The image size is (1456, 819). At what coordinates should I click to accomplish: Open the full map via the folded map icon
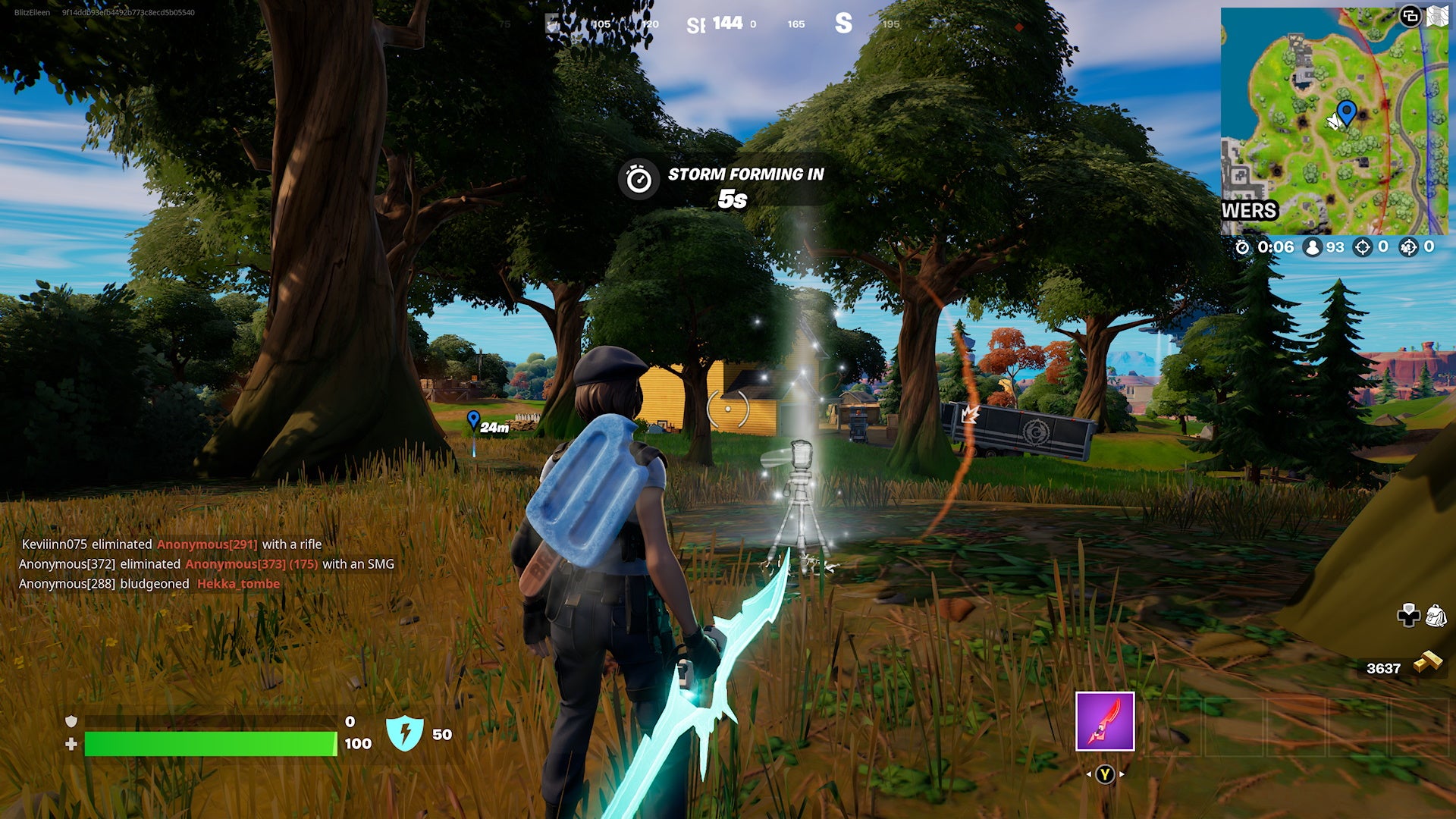point(1438,15)
